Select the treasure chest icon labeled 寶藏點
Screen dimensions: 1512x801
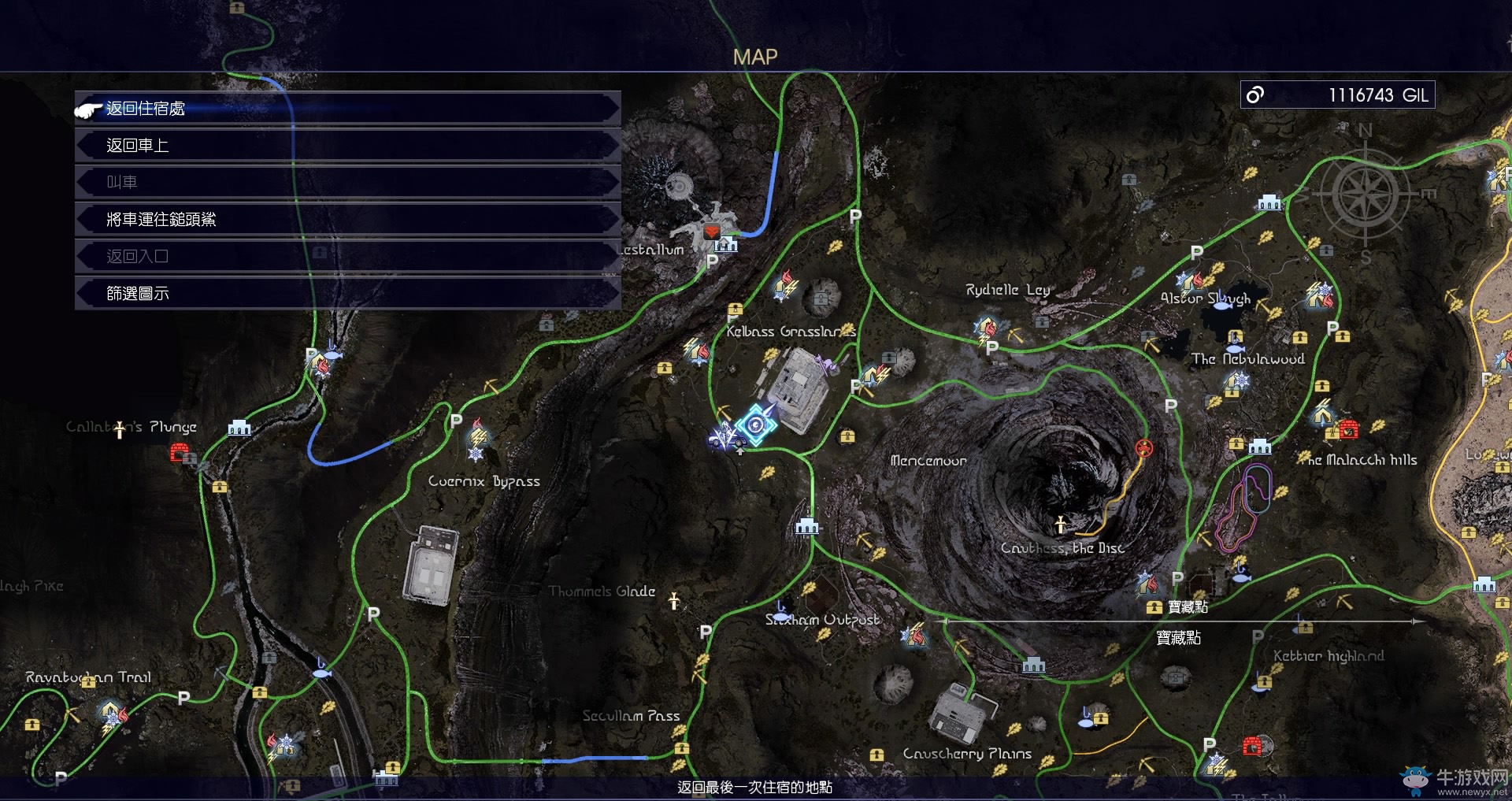pos(1154,607)
